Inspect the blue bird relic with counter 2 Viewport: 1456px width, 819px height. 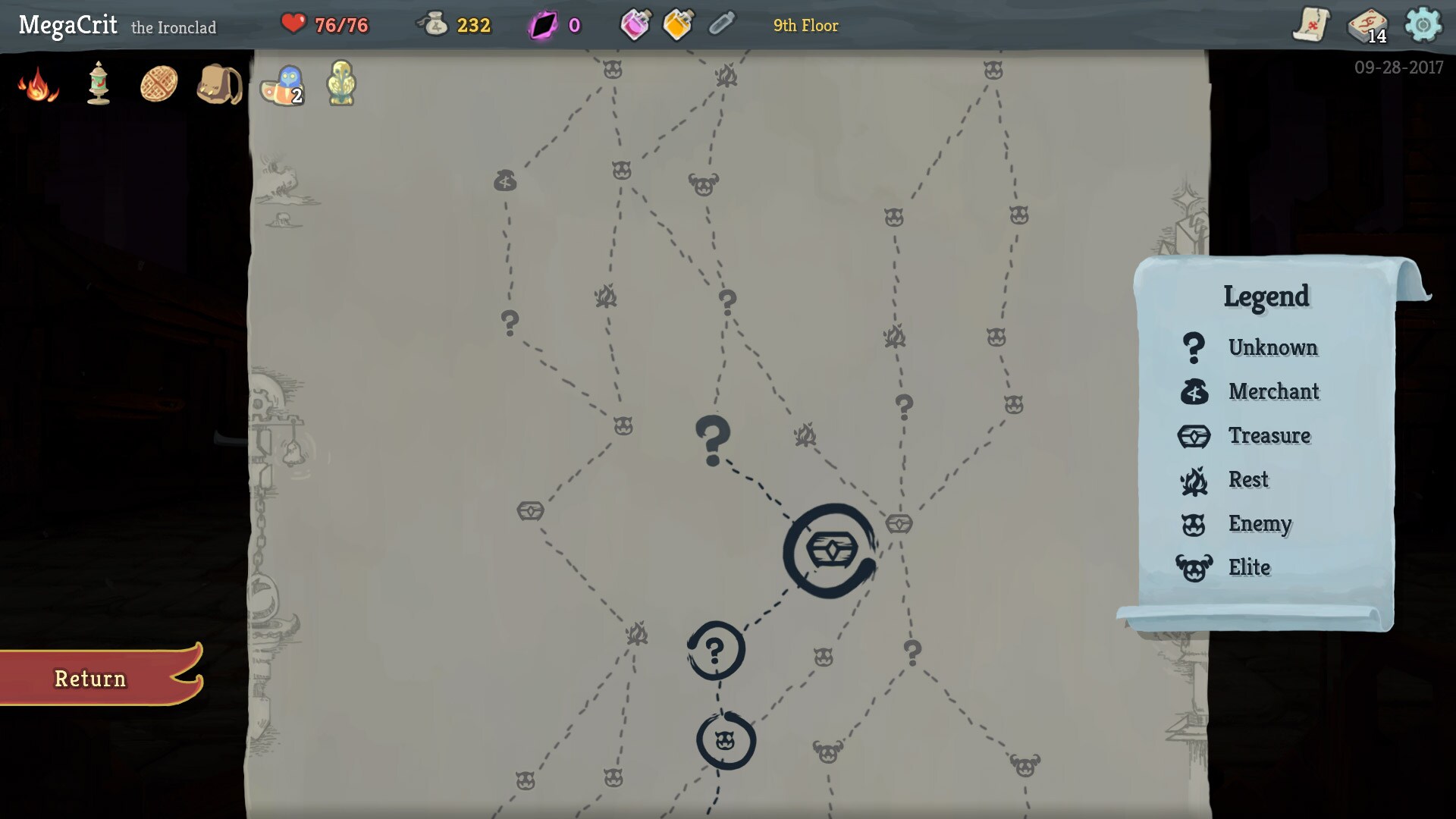[x=282, y=83]
